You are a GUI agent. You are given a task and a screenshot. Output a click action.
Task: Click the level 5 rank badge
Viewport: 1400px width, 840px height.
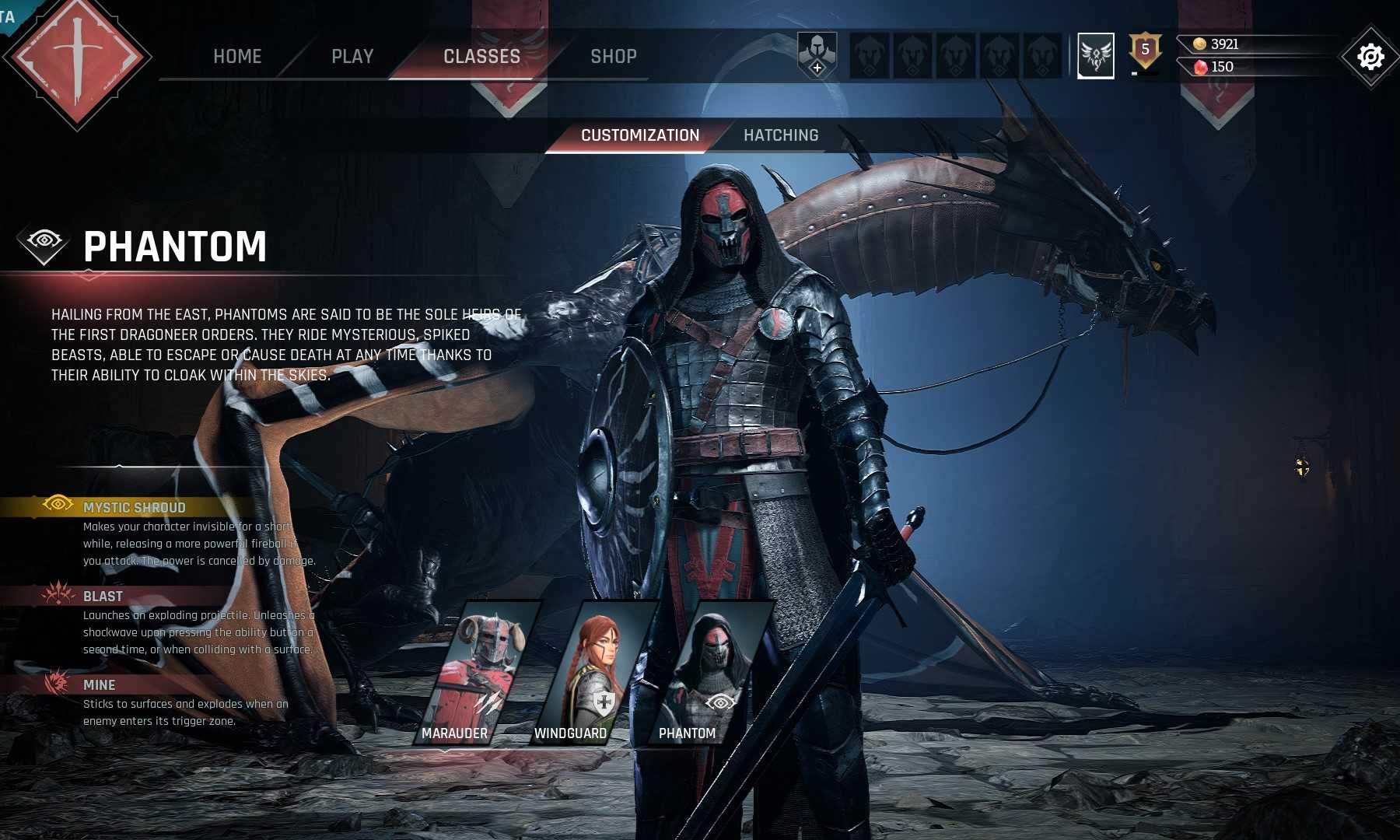(1144, 51)
